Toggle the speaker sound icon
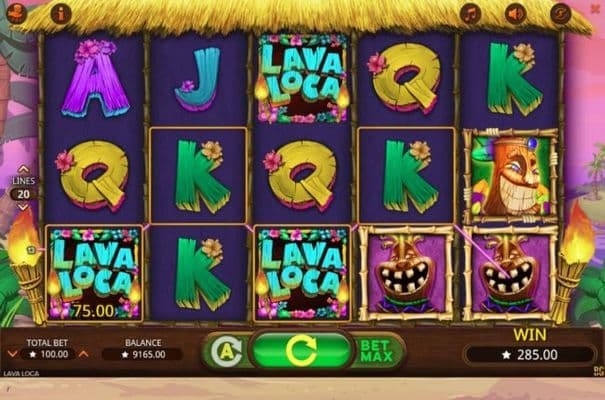The width and height of the screenshot is (605, 400). pos(515,14)
